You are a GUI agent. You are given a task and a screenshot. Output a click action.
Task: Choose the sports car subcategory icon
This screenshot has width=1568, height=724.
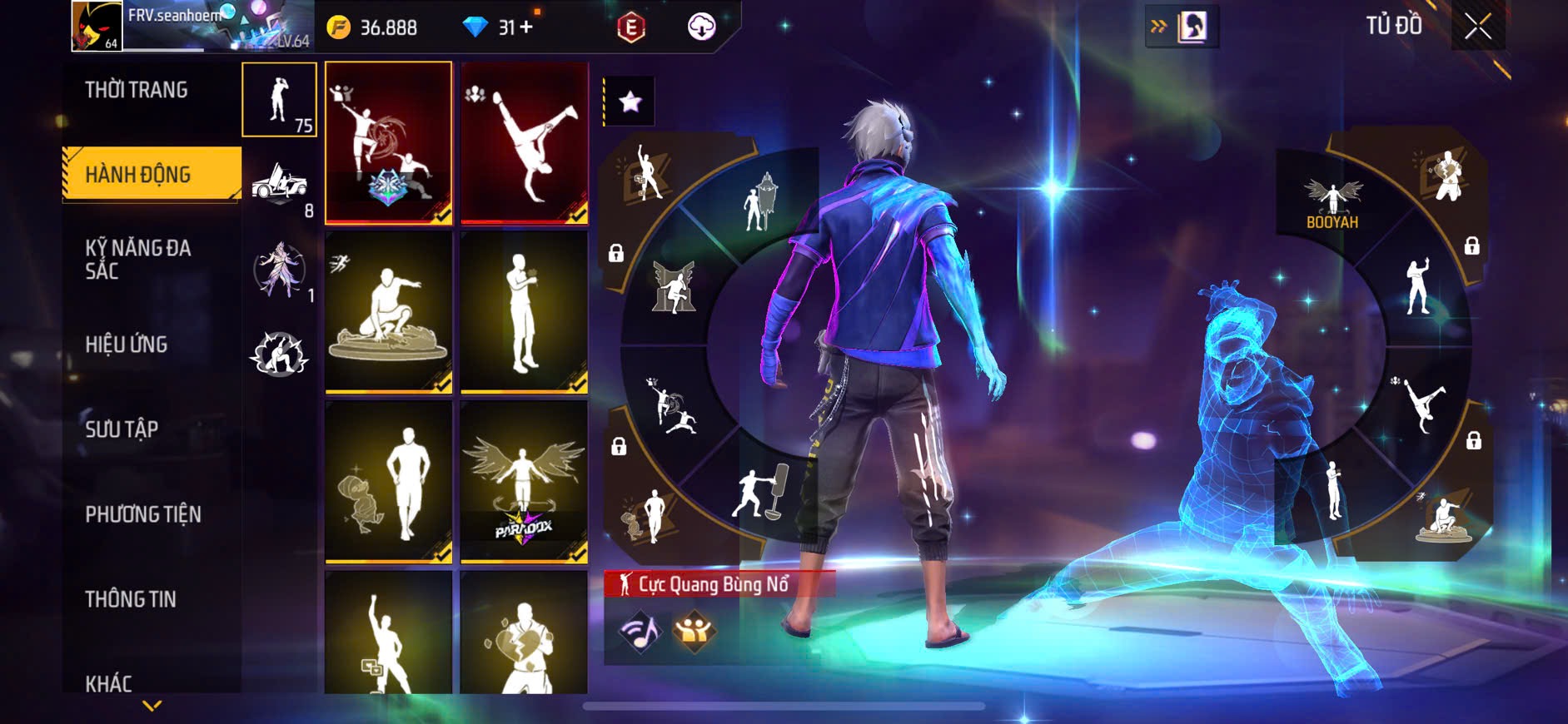279,183
